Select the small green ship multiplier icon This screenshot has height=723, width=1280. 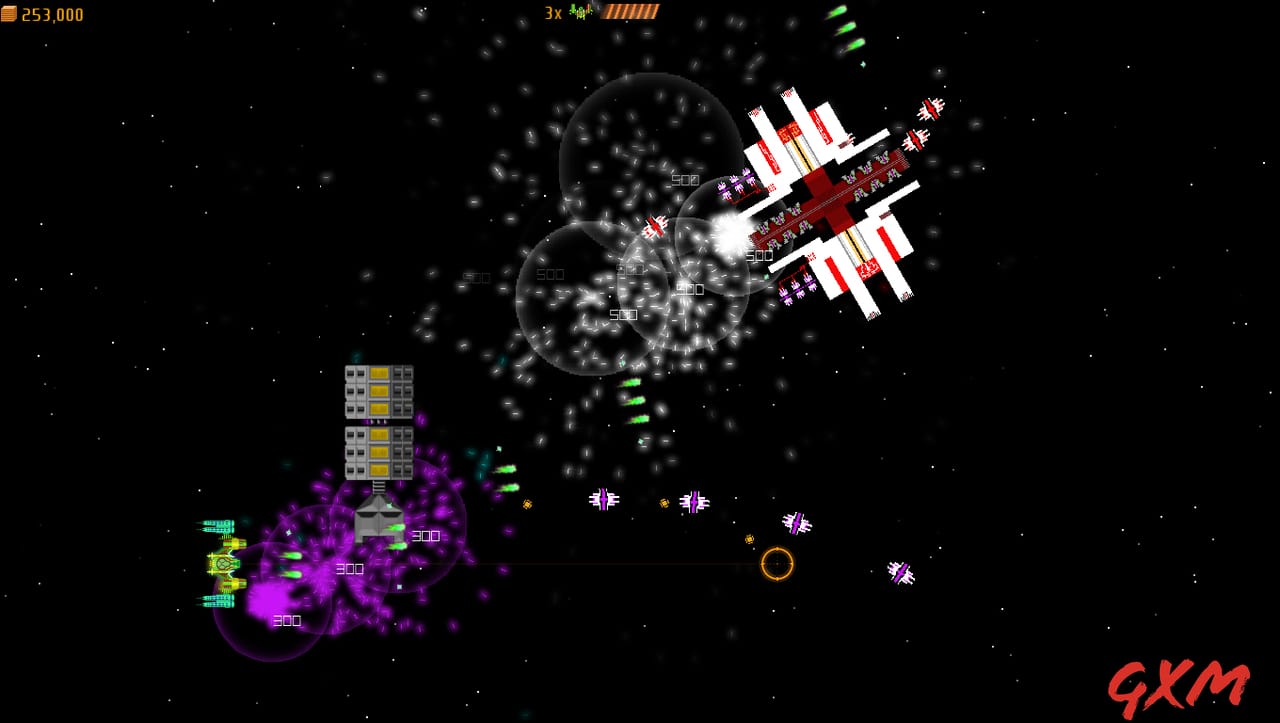(x=578, y=12)
